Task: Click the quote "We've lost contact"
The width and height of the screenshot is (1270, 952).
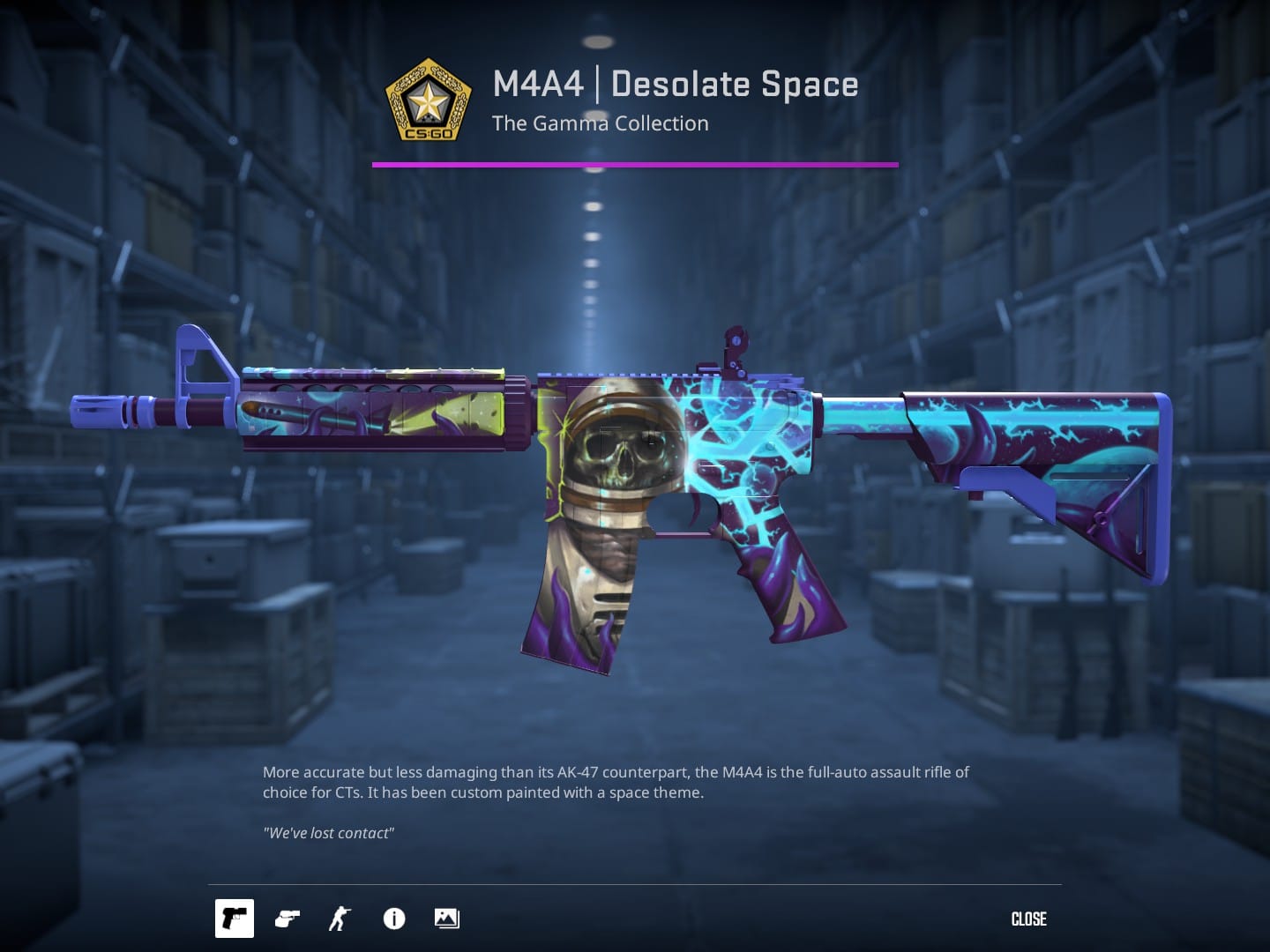Action: click(328, 832)
